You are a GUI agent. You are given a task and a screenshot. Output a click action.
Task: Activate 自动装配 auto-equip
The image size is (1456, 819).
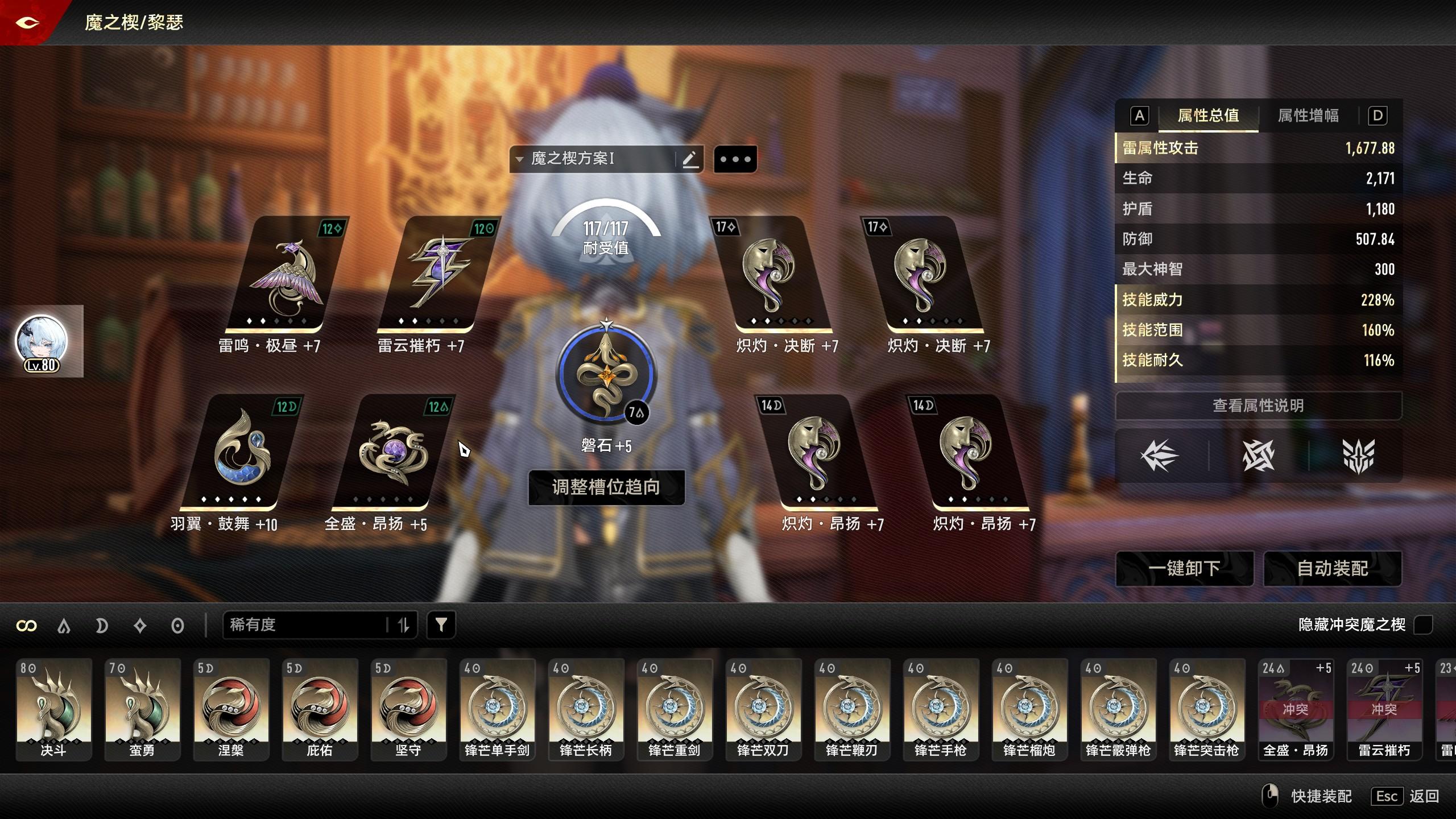point(1332,568)
